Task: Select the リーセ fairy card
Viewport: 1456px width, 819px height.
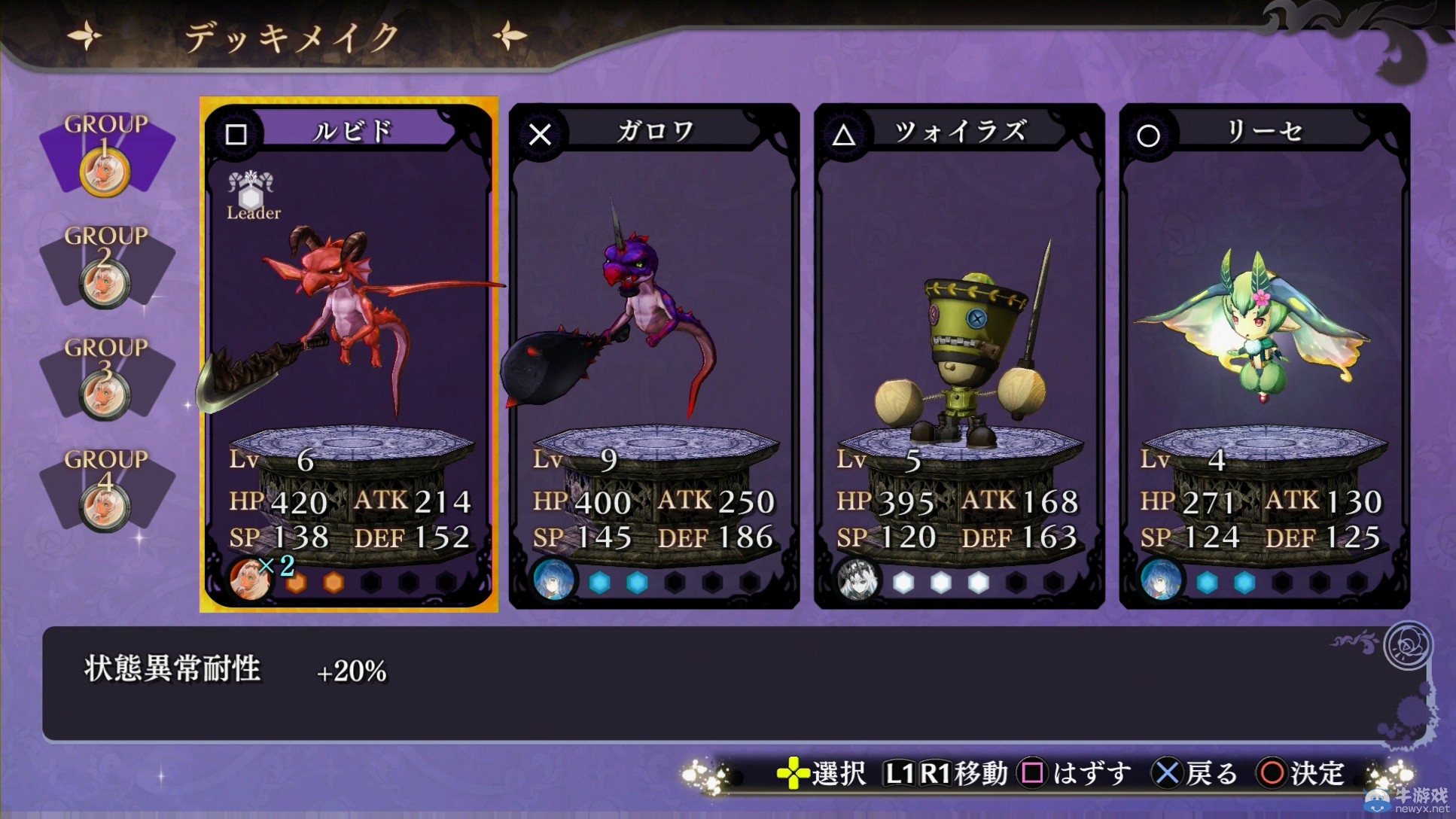Action: [x=1264, y=355]
